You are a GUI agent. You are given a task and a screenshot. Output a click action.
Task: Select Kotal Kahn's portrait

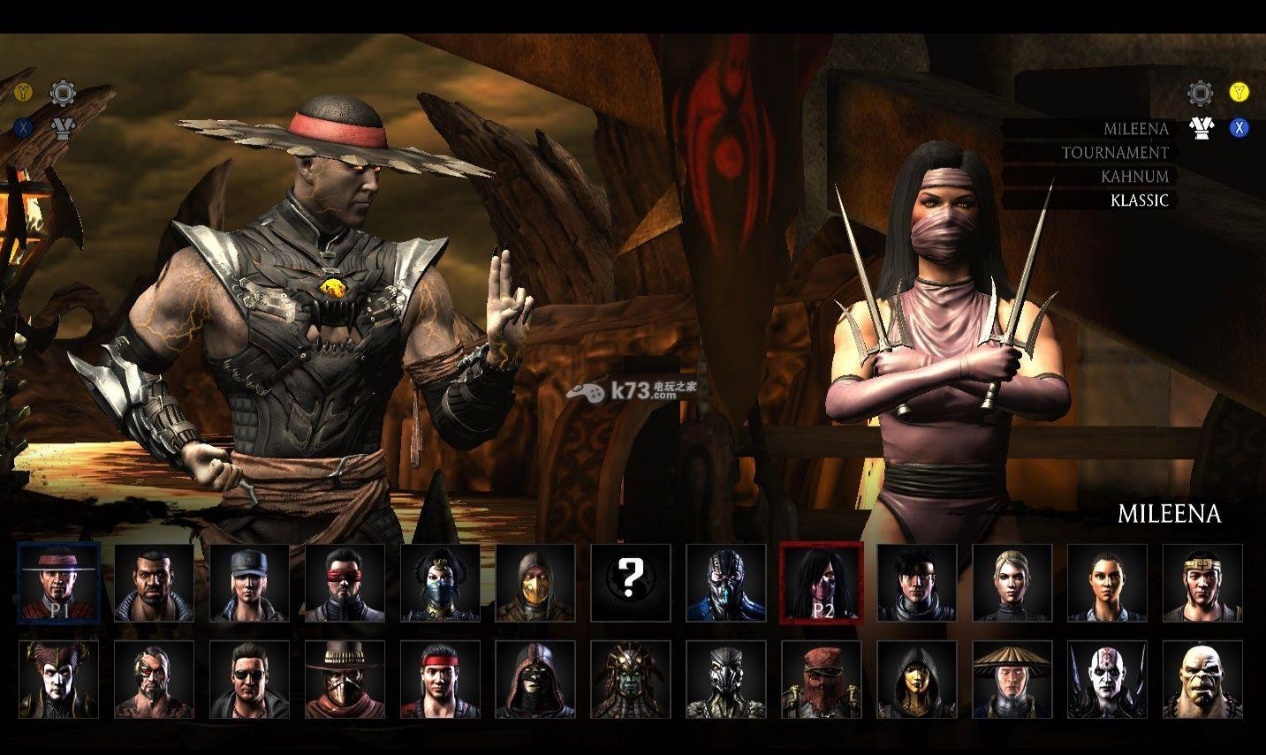(x=630, y=680)
